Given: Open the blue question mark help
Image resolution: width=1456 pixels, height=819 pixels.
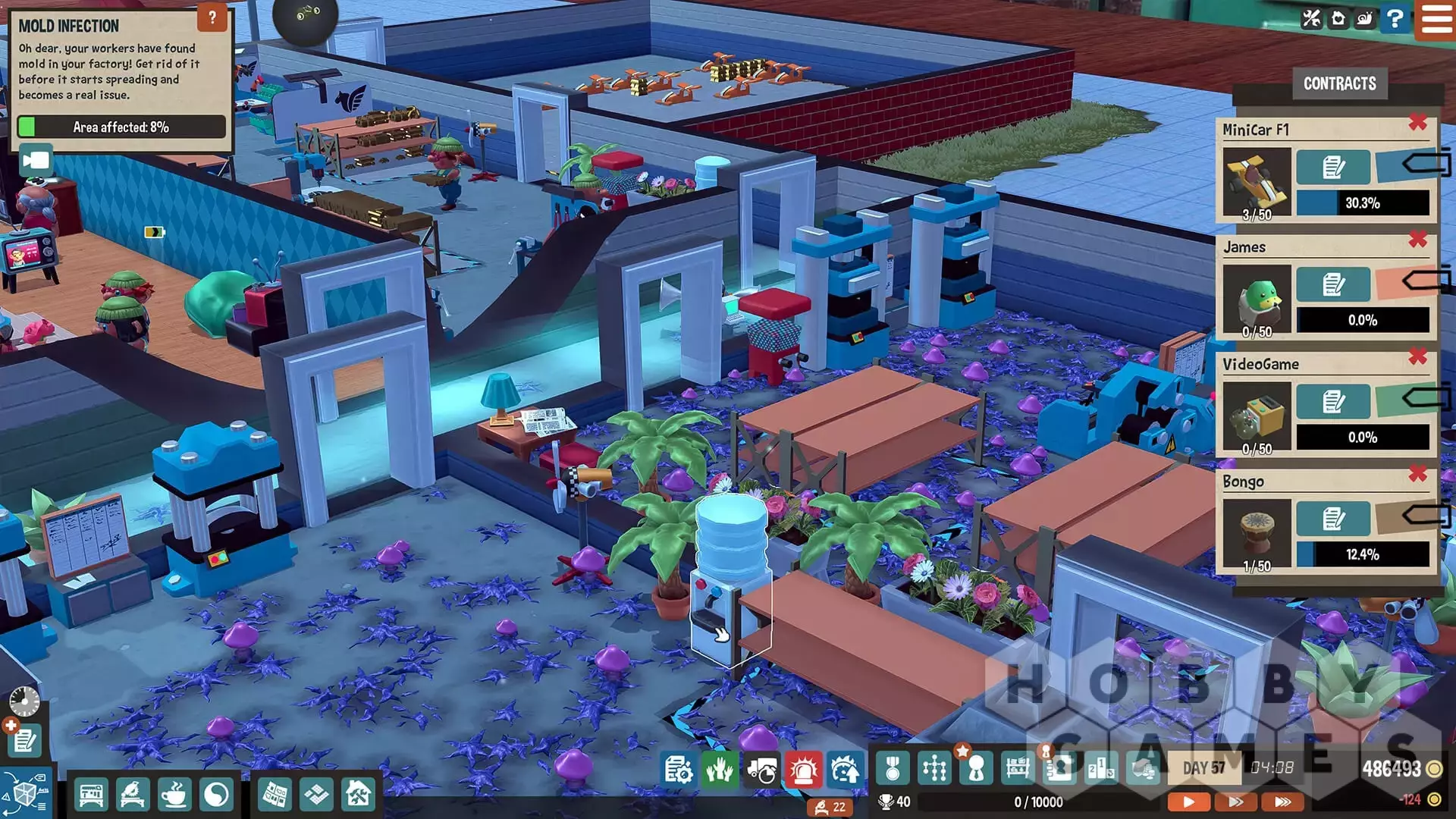Looking at the screenshot, I should (1394, 18).
